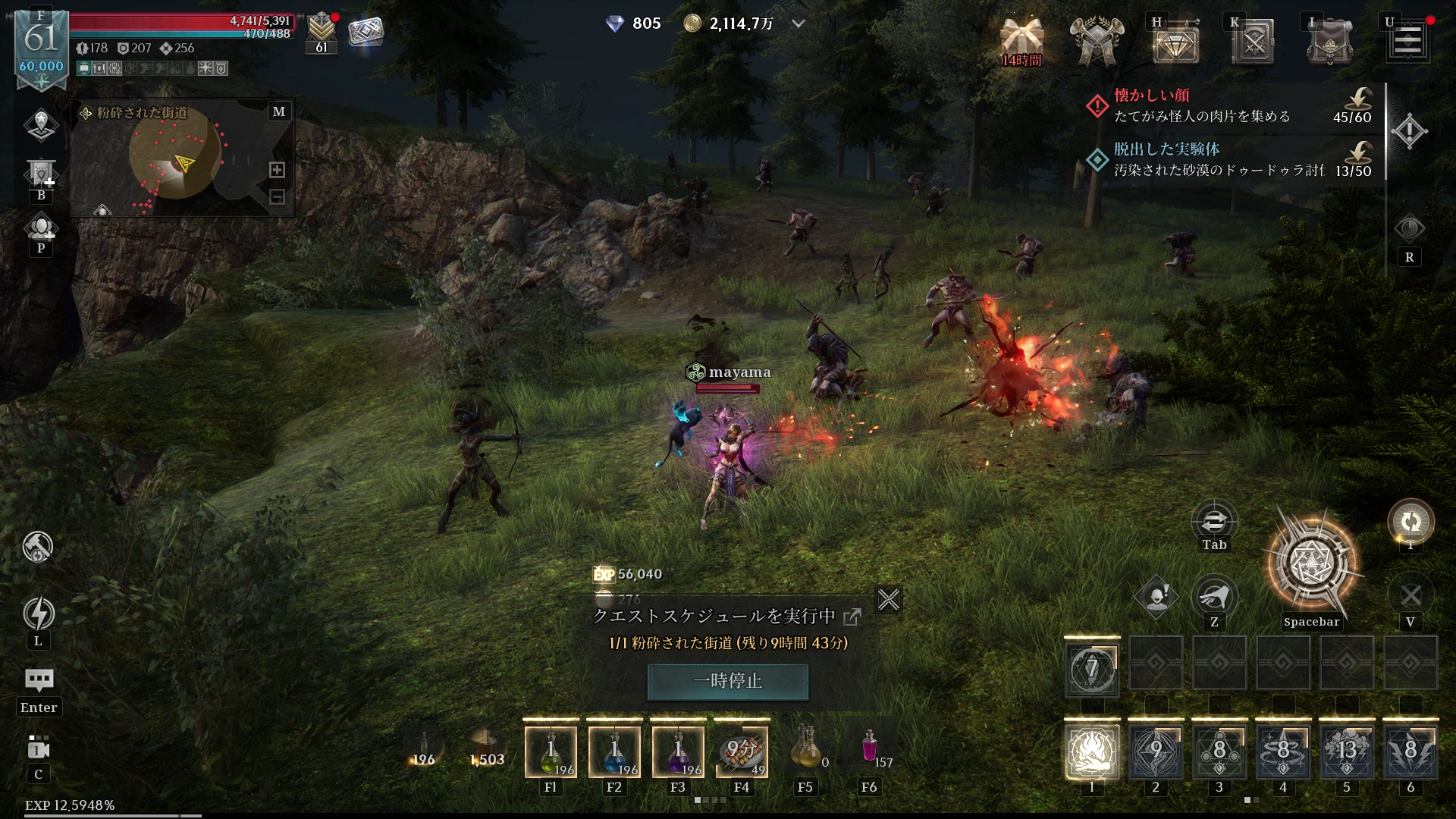Open the full map with M button

click(279, 111)
